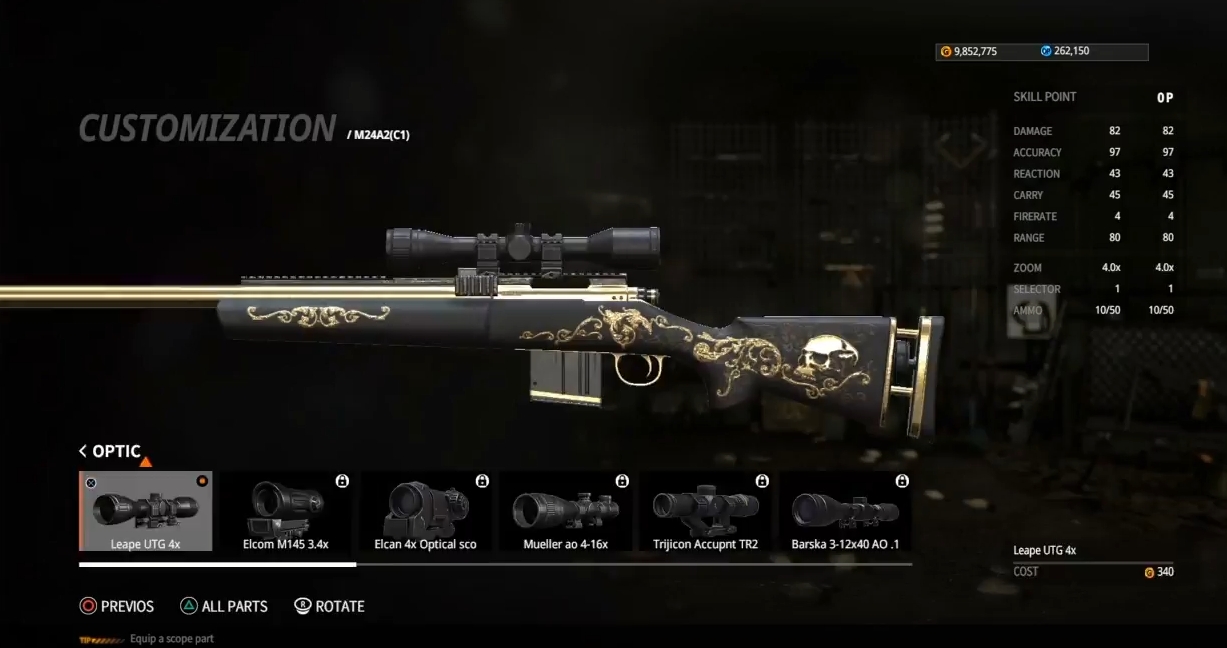Screen dimensions: 1227x648
Task: Go back from the OPTIC category
Action: pos(83,451)
